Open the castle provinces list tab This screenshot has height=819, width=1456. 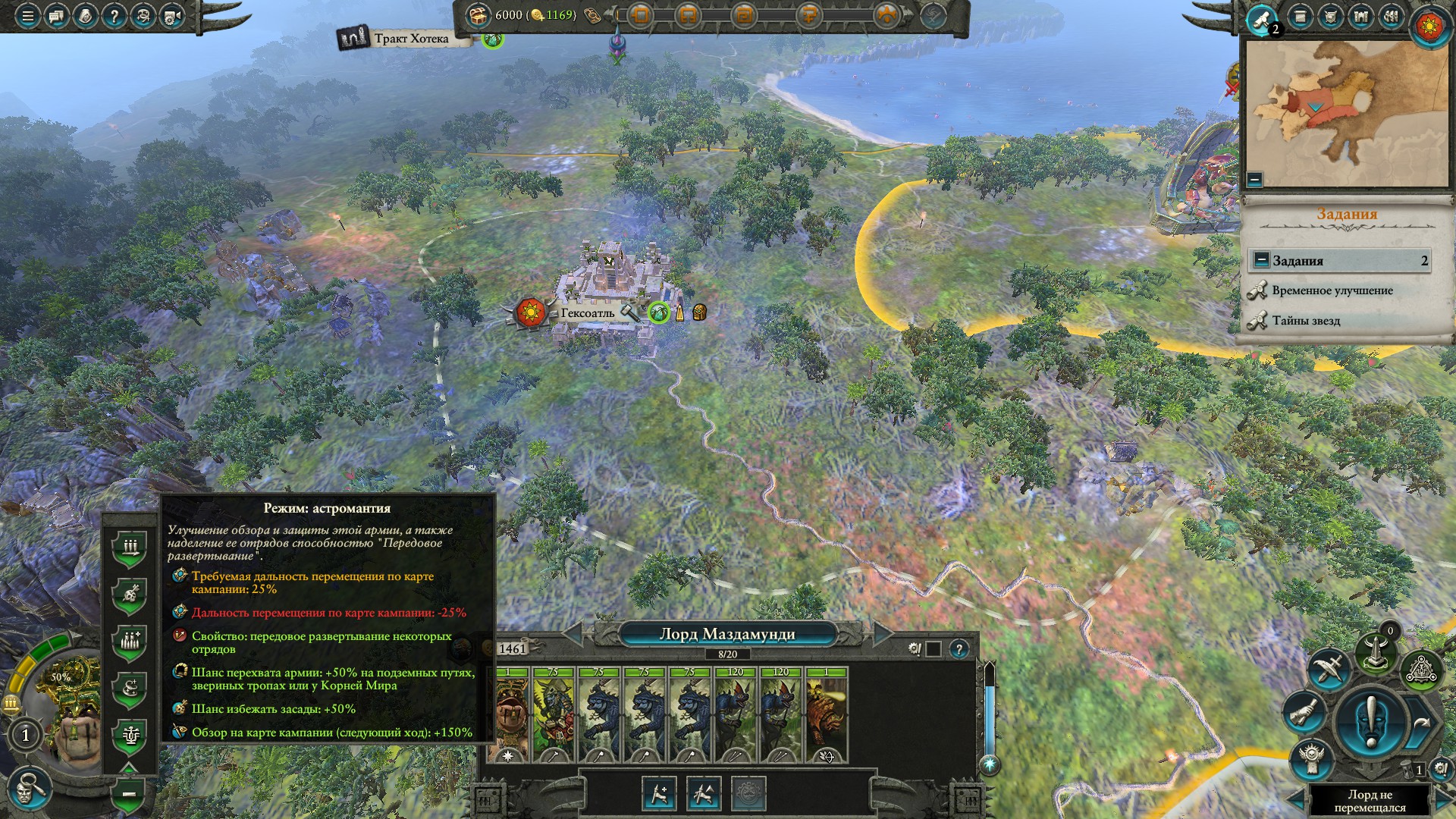[1360, 17]
